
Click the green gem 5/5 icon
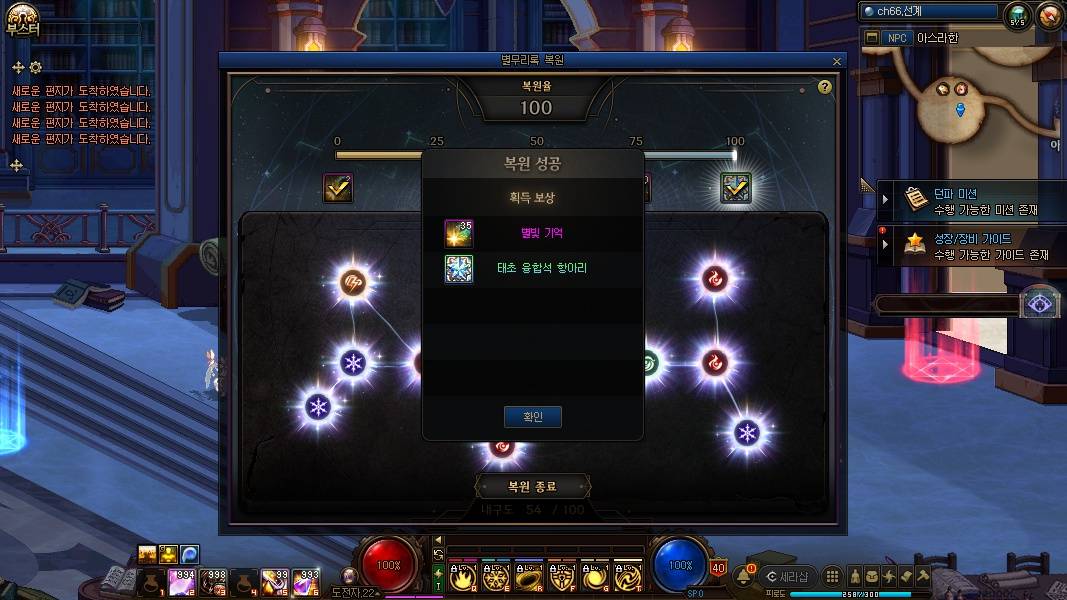coord(1018,15)
